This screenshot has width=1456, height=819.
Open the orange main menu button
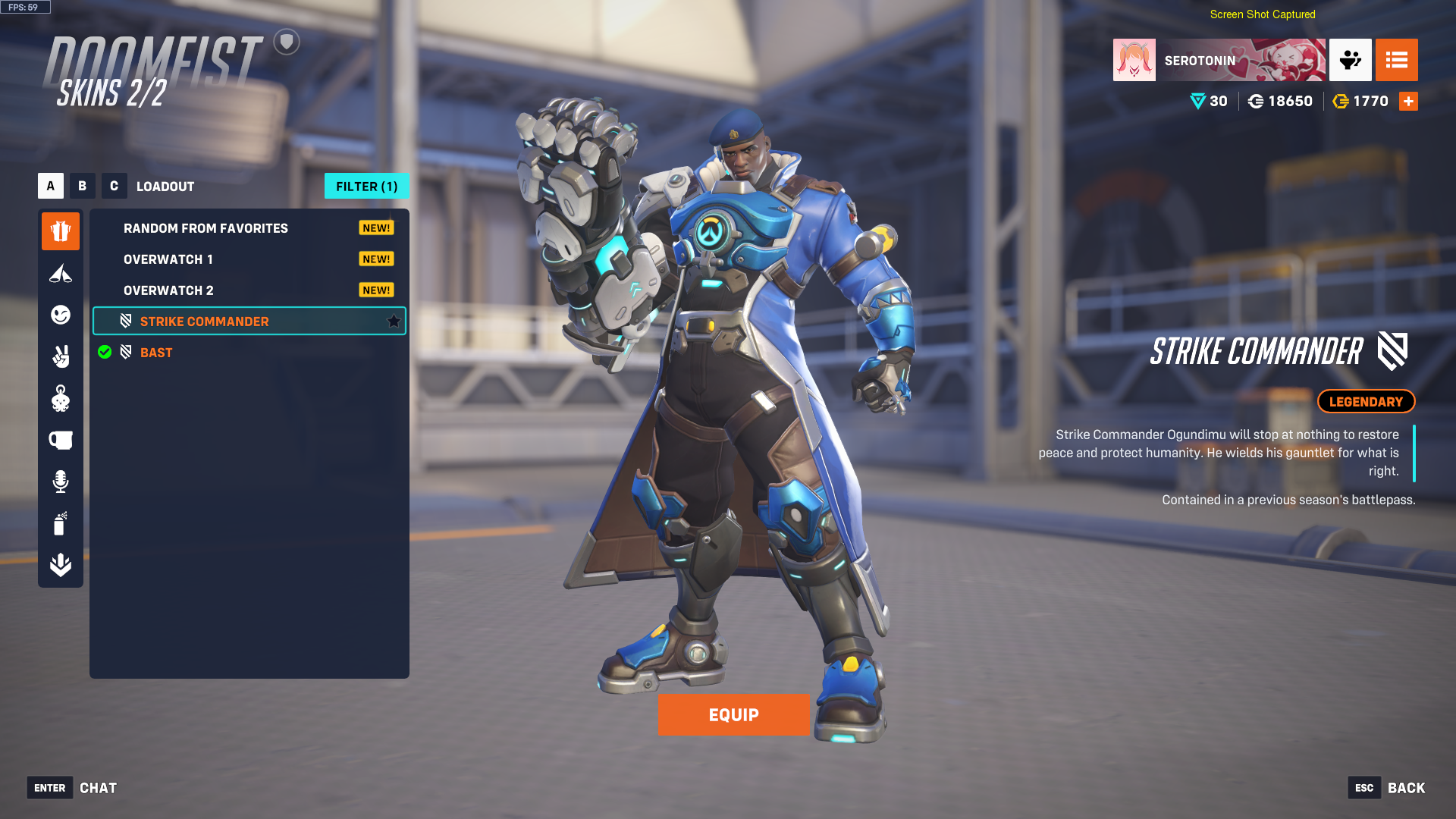pos(1396,60)
